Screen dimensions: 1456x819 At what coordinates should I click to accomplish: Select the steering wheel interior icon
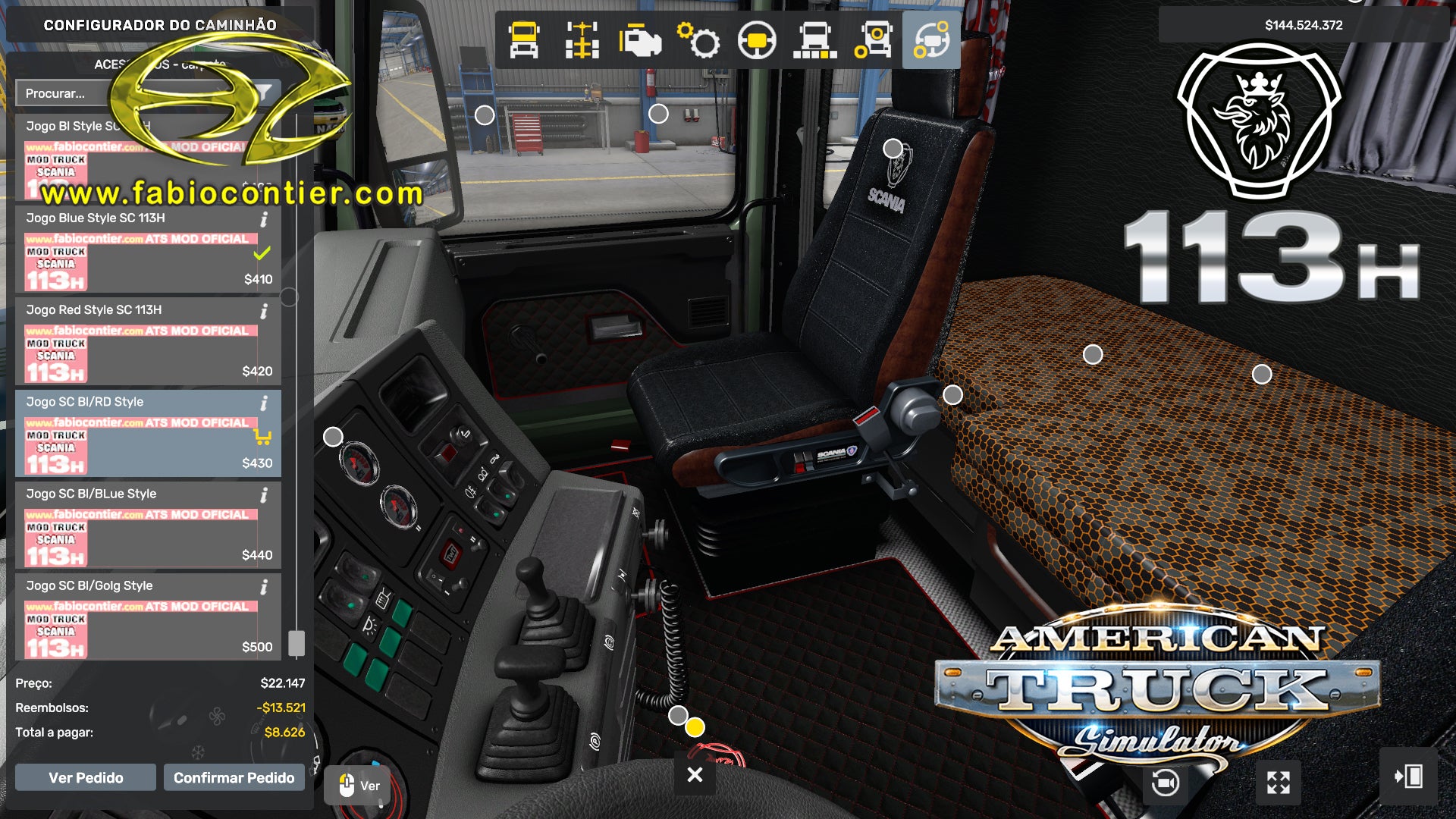(758, 42)
